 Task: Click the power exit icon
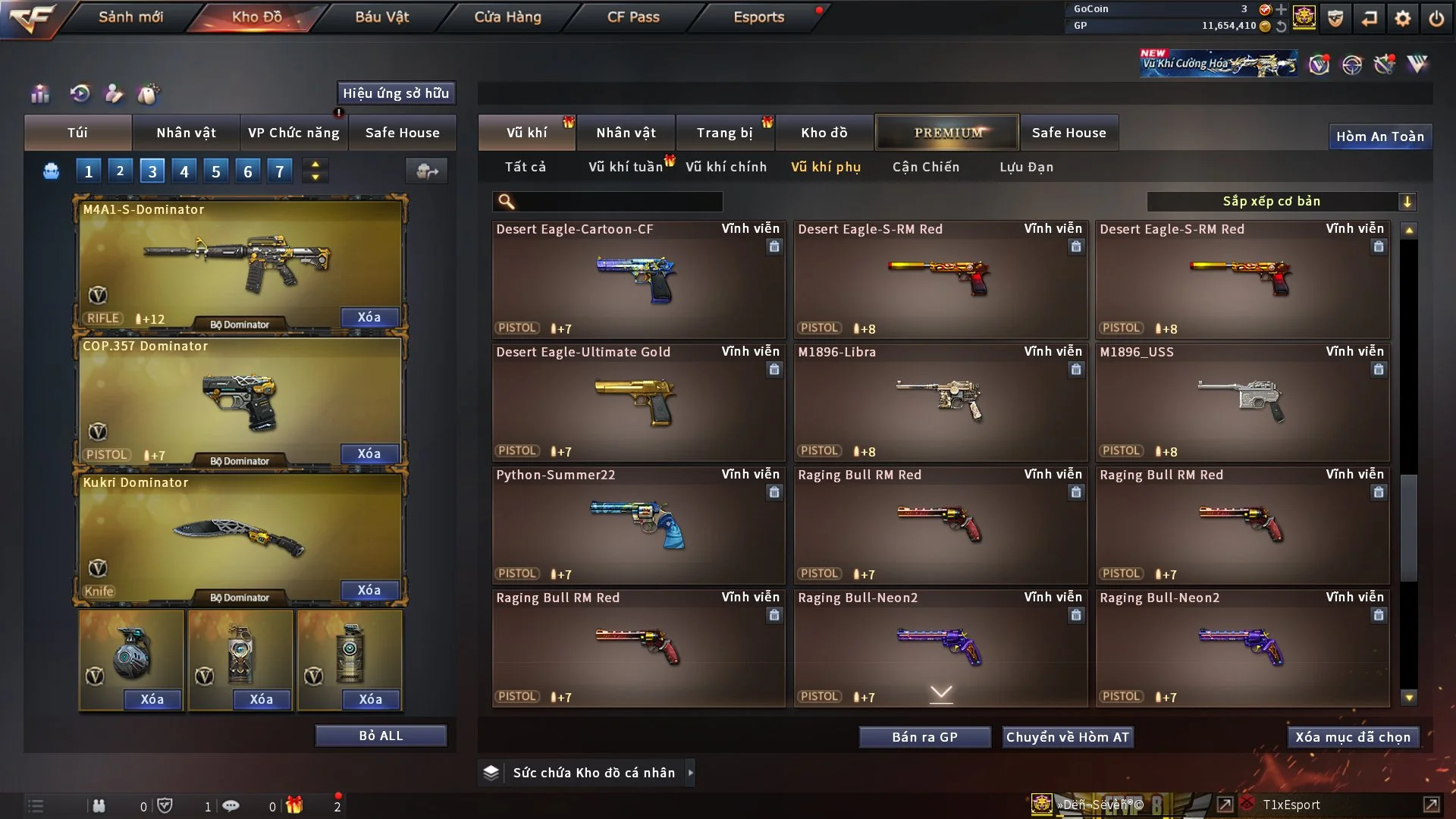[1436, 18]
